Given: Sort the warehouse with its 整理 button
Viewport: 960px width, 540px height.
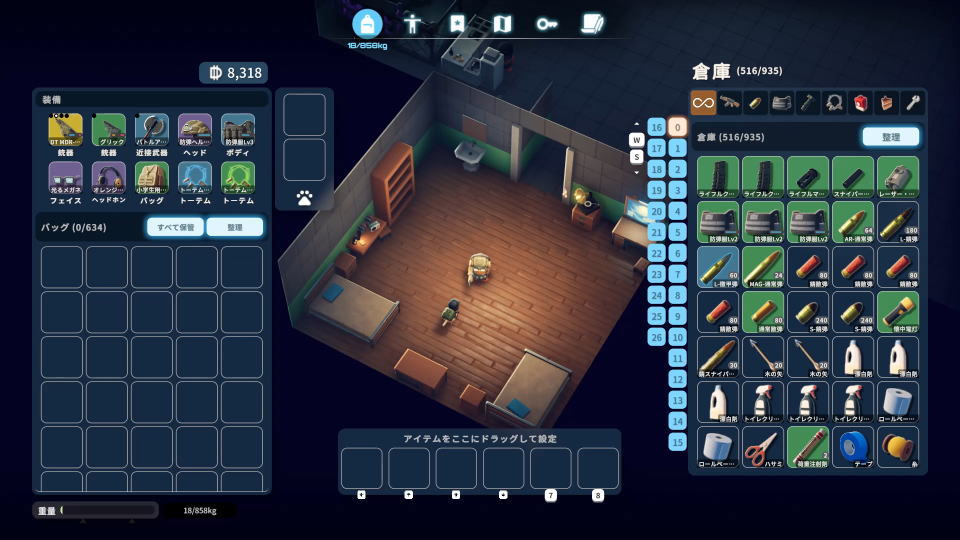Looking at the screenshot, I should tap(890, 137).
